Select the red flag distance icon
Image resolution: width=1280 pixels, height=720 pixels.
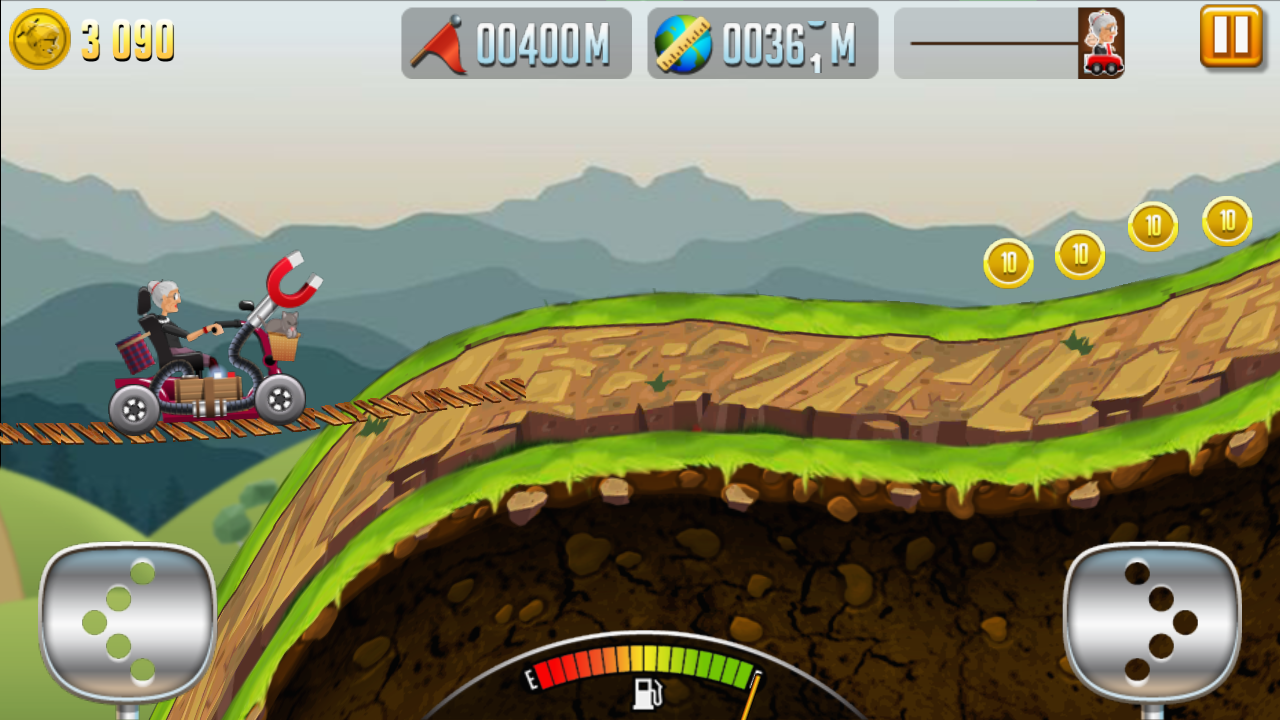point(440,42)
